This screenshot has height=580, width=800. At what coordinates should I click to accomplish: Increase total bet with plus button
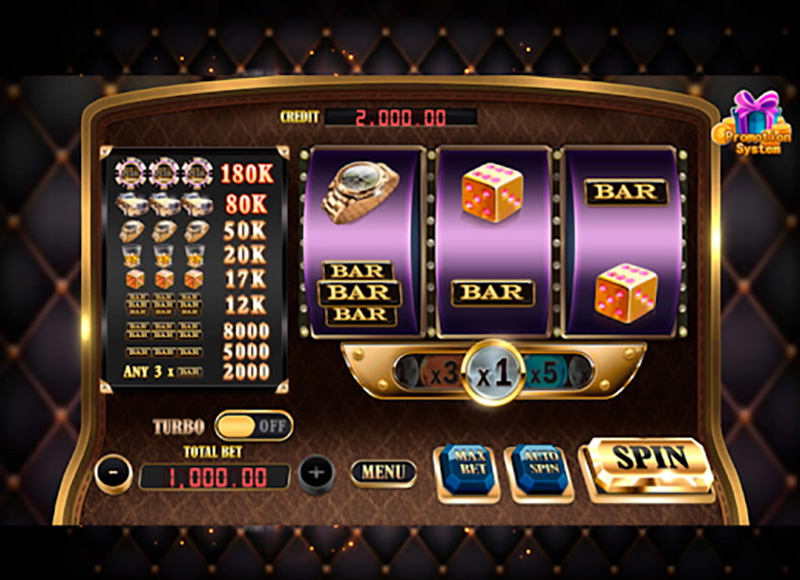(x=316, y=472)
